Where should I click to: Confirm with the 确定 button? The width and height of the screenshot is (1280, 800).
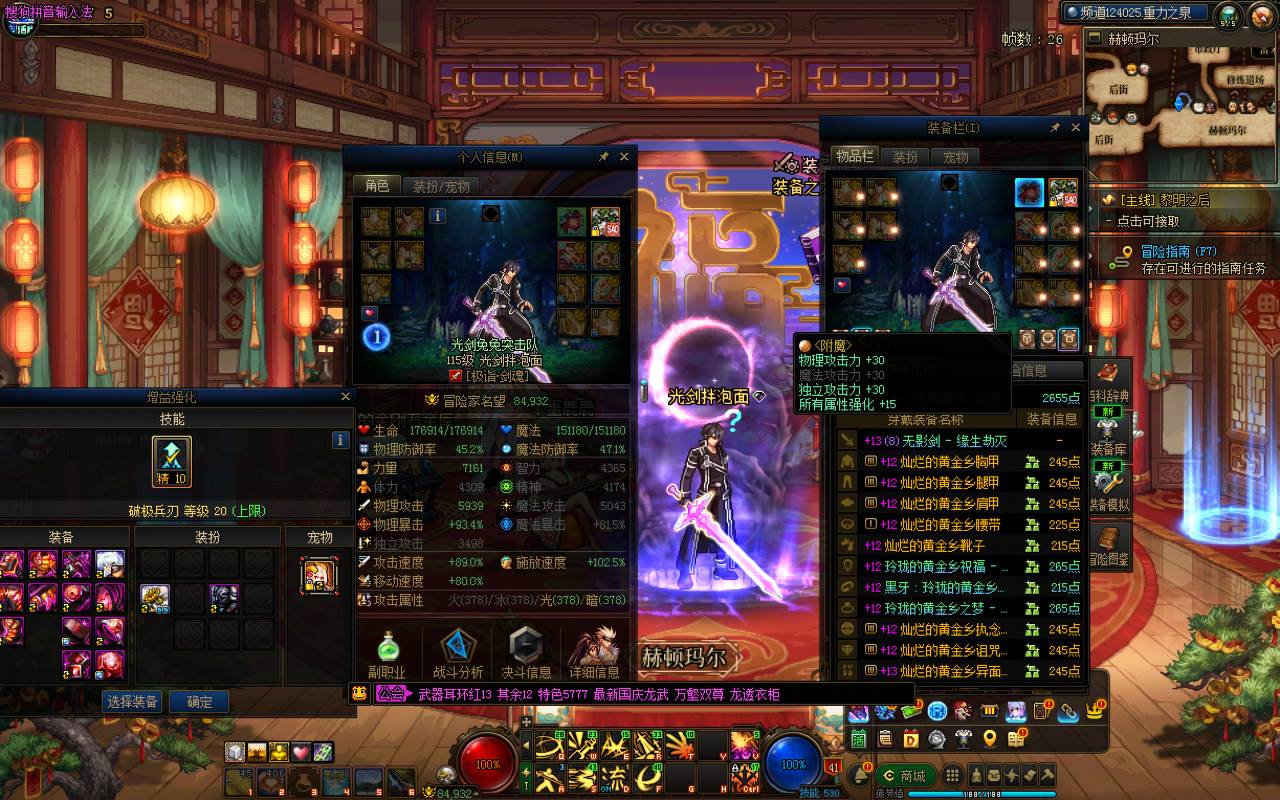[x=199, y=702]
